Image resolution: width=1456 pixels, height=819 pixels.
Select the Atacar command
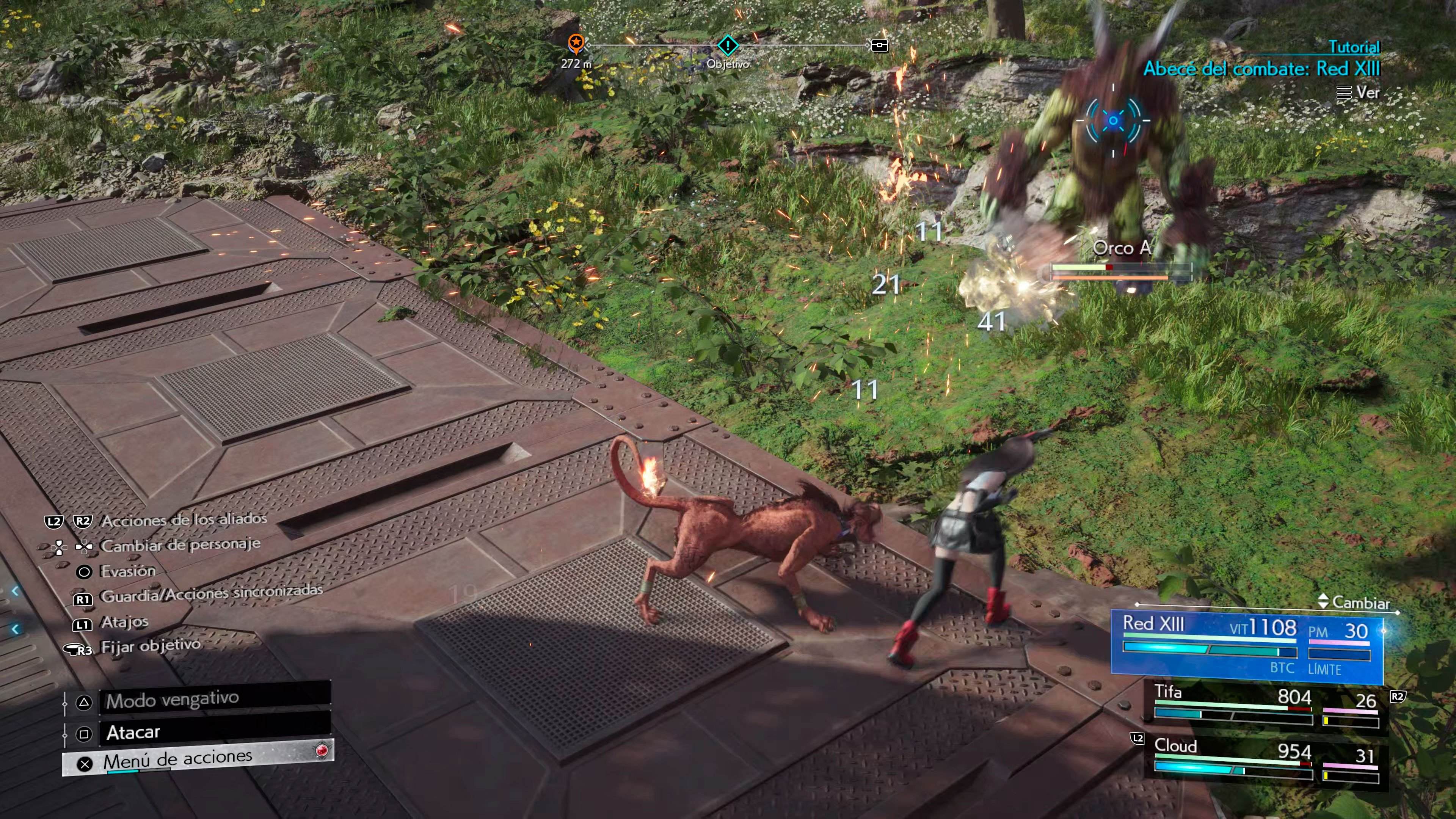pyautogui.click(x=215, y=733)
